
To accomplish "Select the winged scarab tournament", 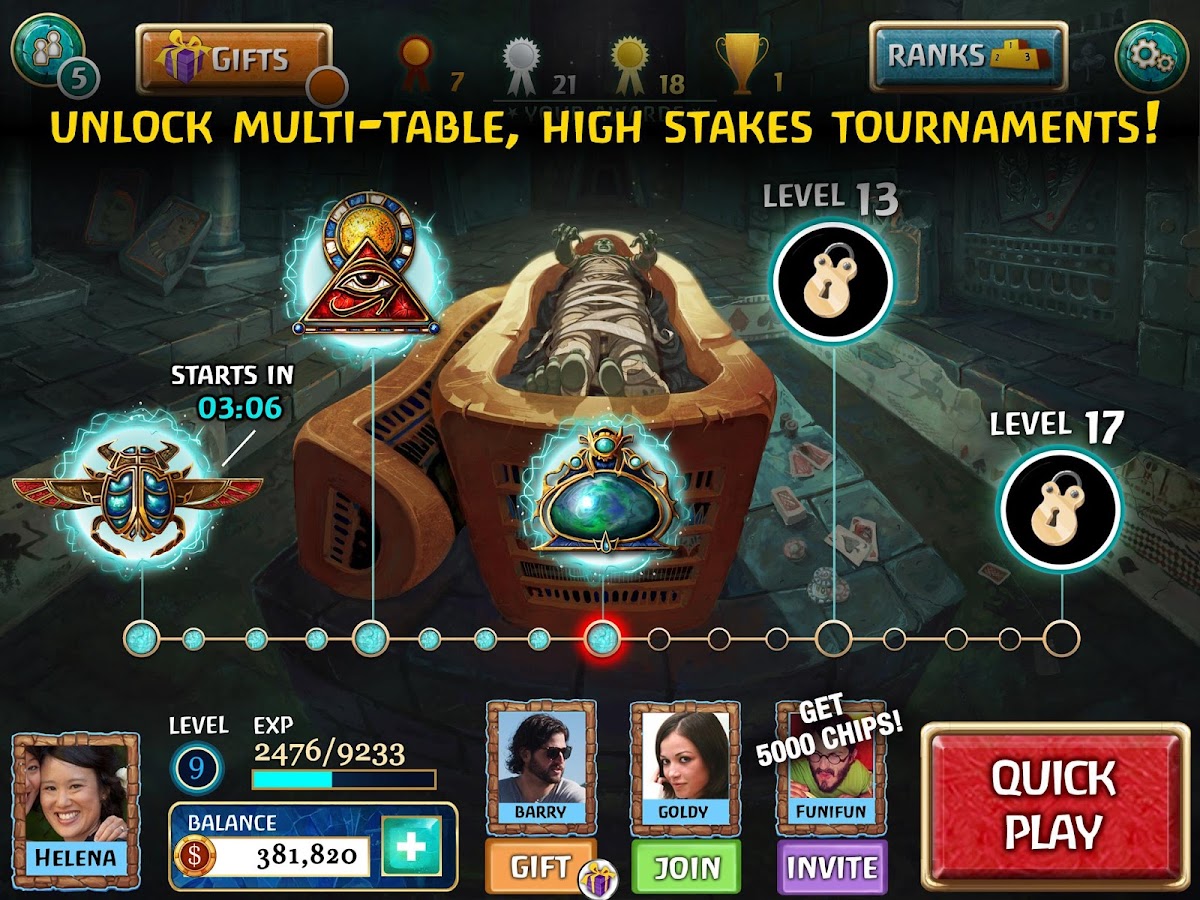I will click(138, 490).
